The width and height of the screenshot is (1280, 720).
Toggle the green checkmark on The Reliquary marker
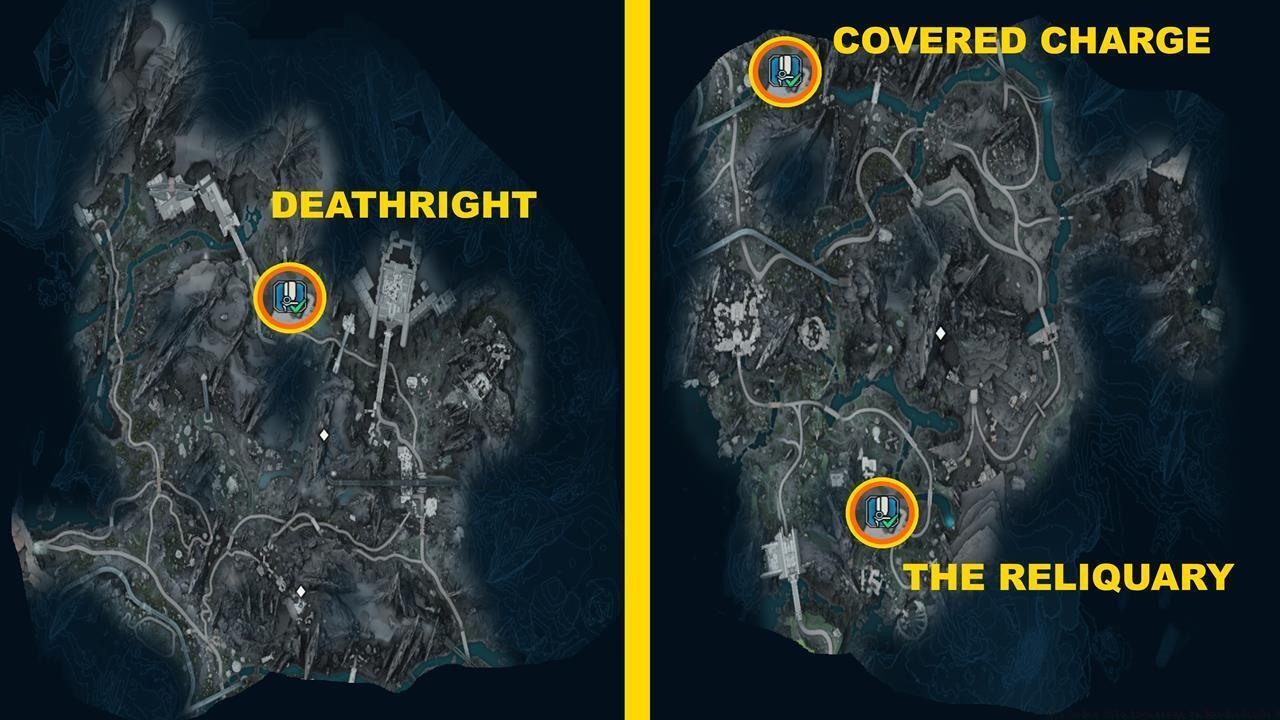click(x=888, y=521)
